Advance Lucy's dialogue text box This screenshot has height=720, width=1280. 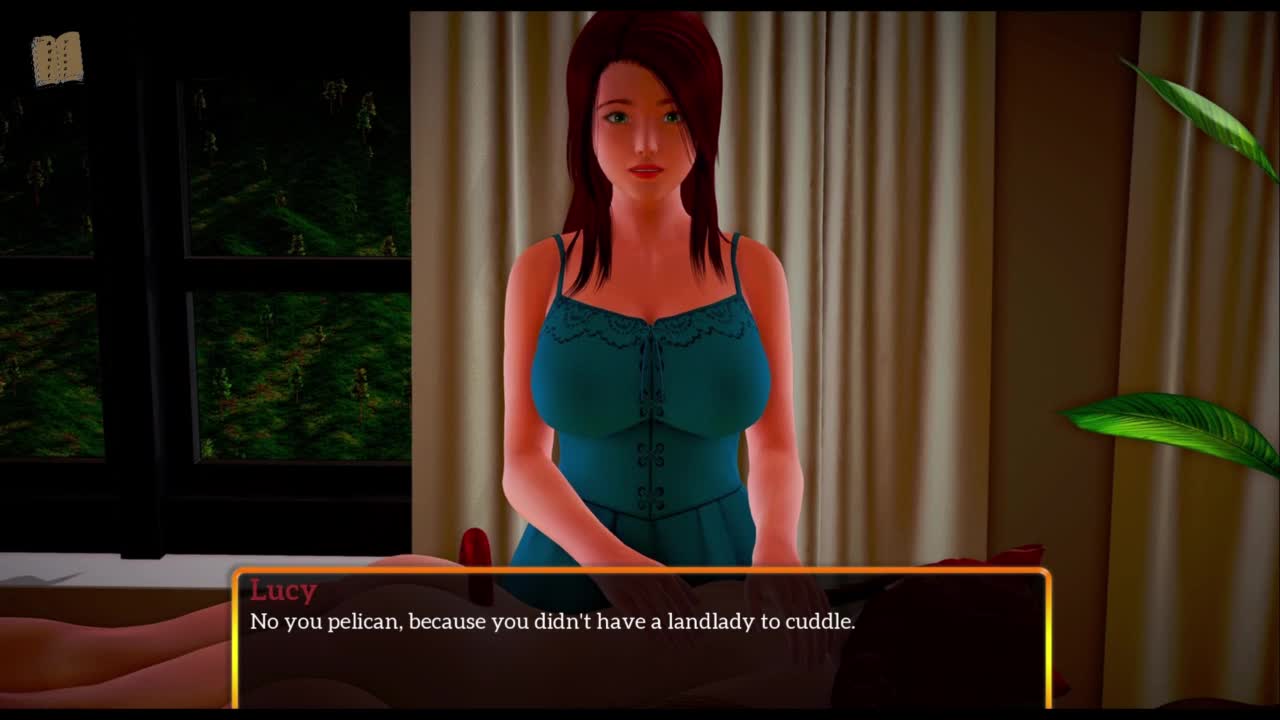pyautogui.click(x=641, y=638)
